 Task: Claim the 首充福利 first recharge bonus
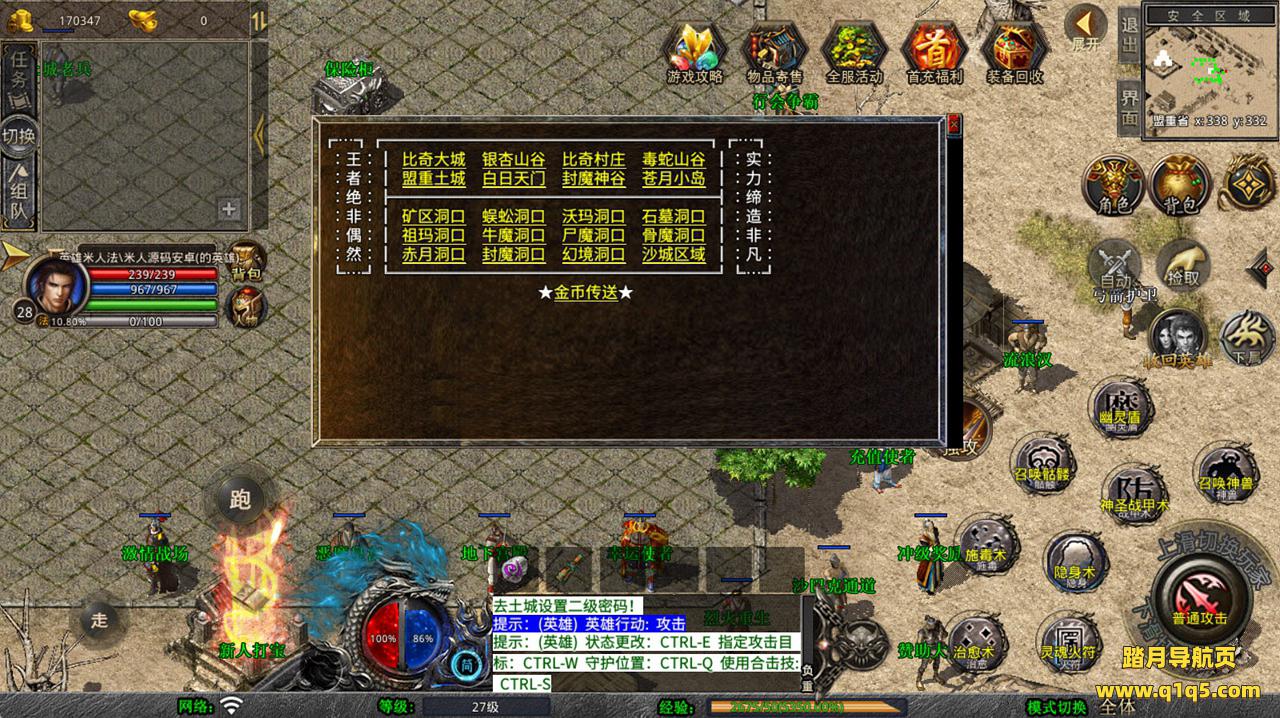[934, 52]
